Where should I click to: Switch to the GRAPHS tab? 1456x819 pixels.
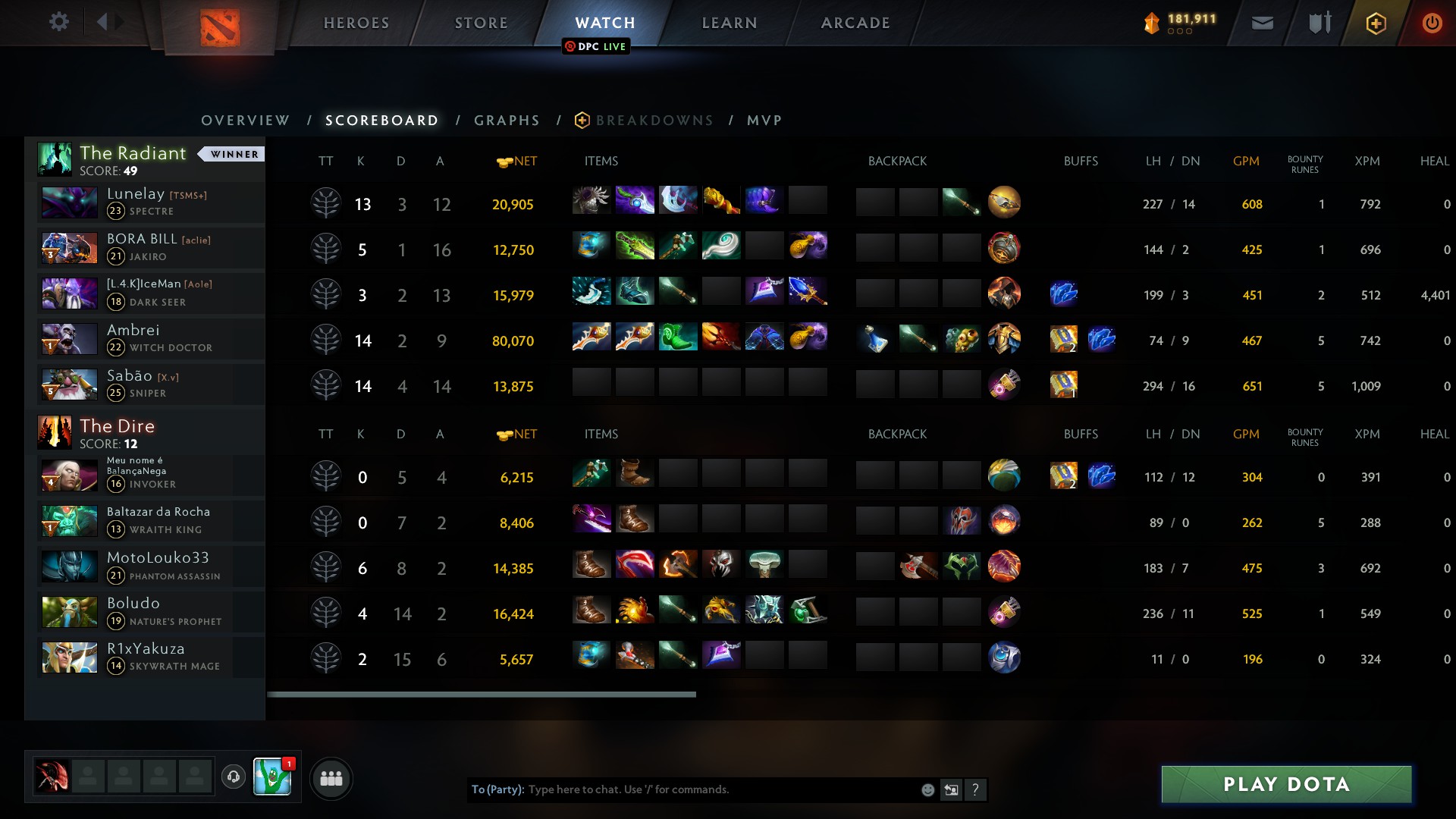[x=507, y=120]
